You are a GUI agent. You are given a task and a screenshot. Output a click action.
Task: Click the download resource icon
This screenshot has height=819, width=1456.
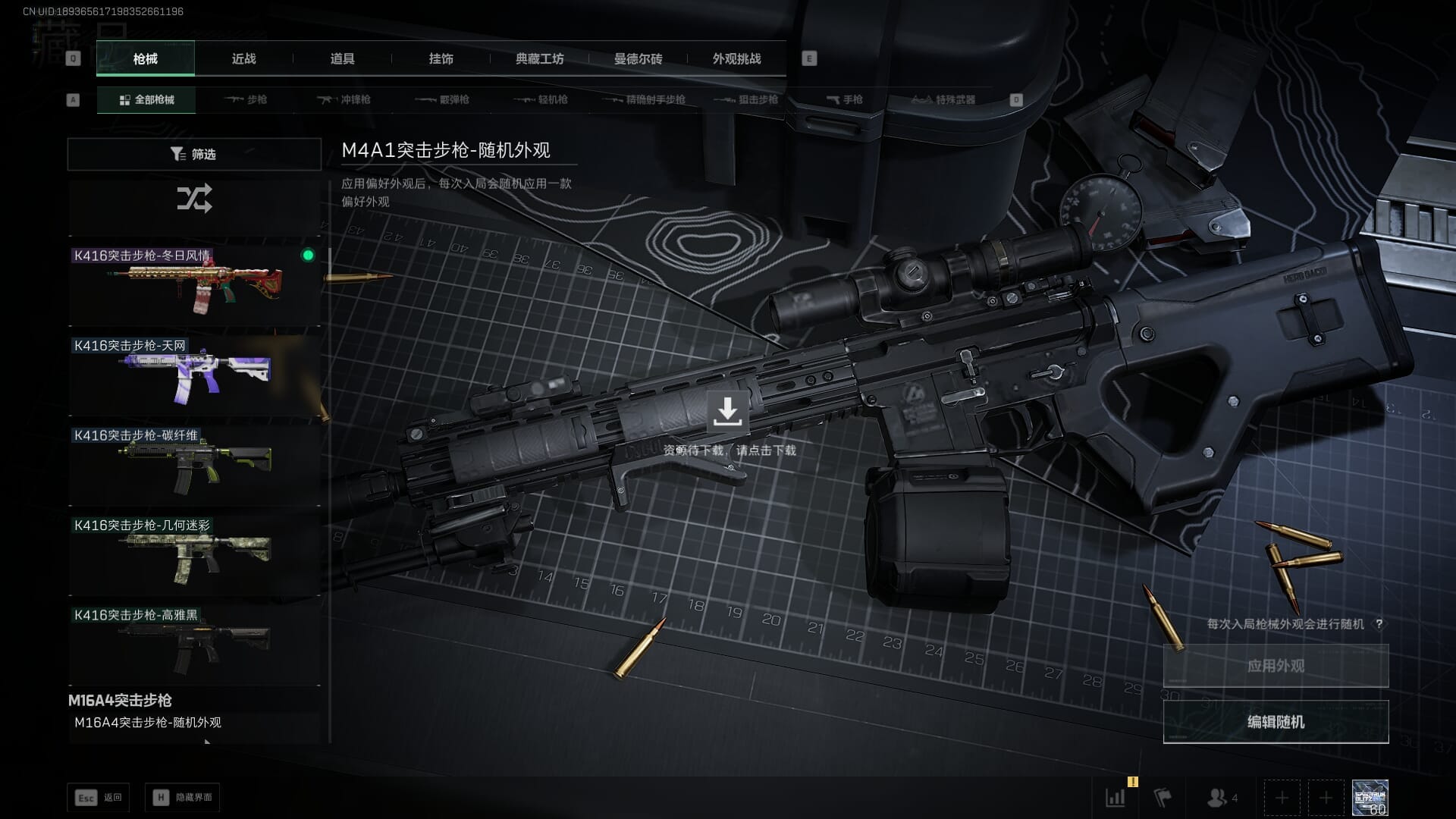point(727,412)
